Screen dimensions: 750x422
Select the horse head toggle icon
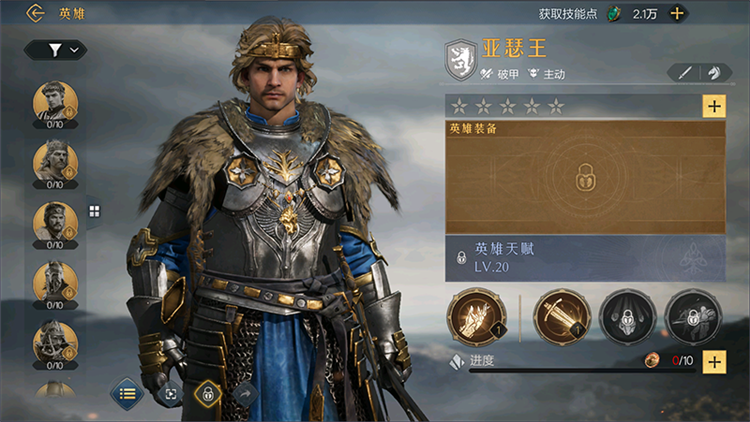[713, 73]
